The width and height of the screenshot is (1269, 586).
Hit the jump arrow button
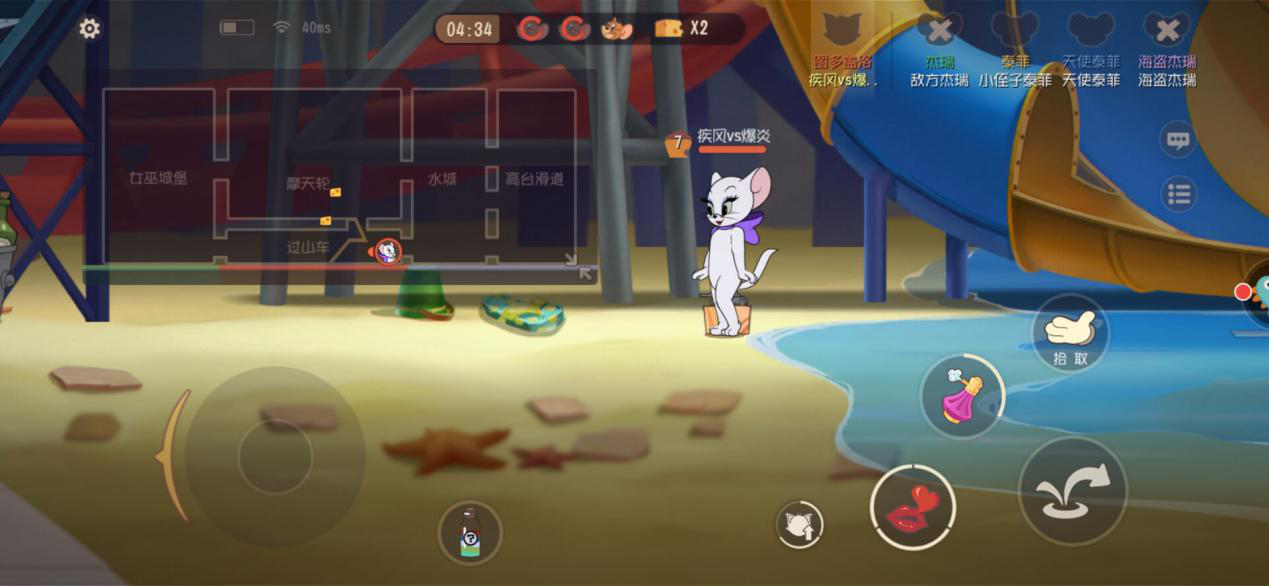tap(1072, 491)
